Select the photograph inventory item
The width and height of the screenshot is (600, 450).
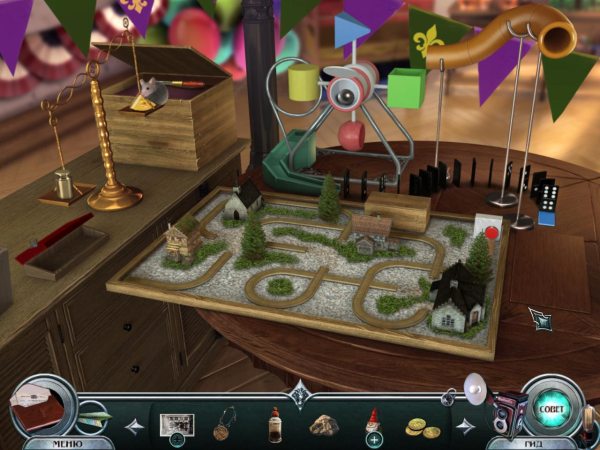click(177, 424)
